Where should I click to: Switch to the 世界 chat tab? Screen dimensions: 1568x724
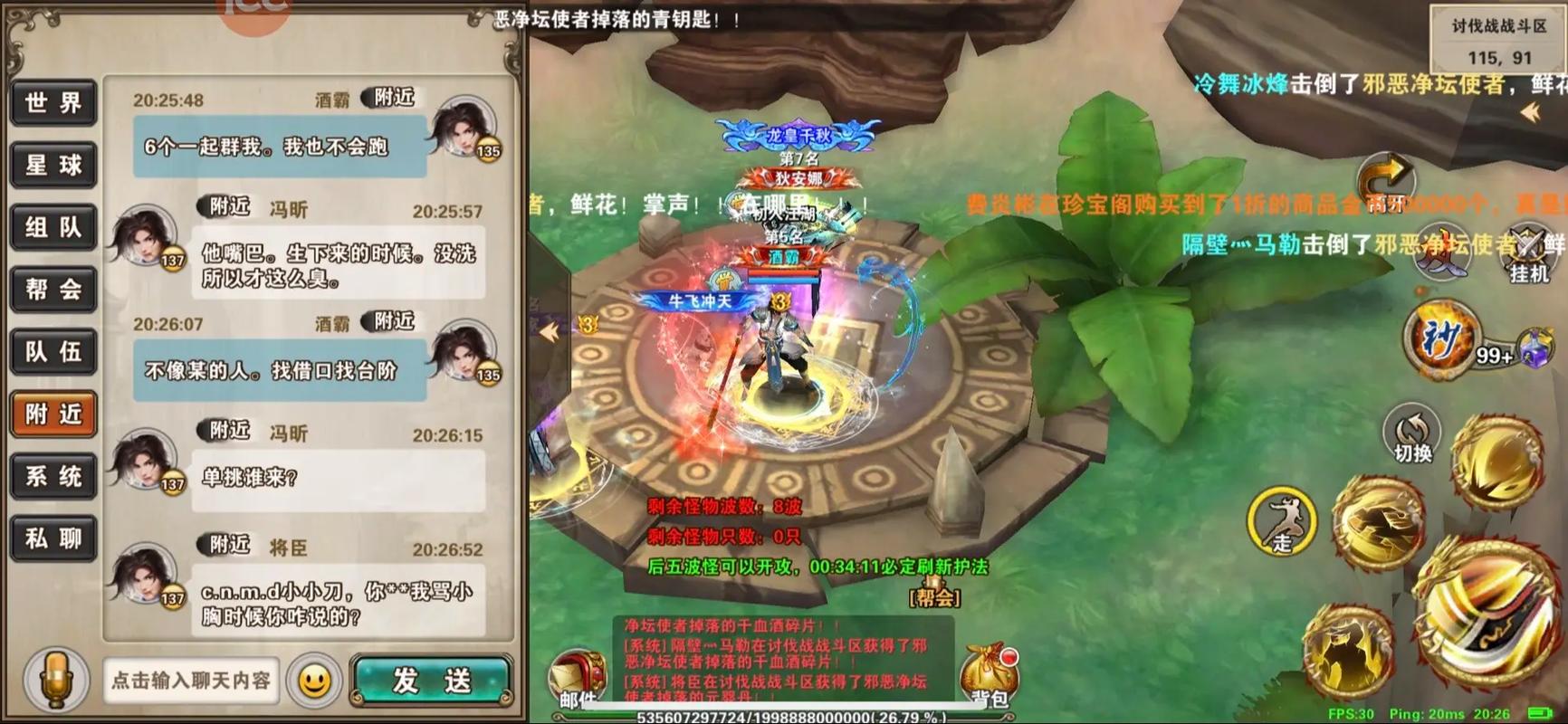pos(52,104)
